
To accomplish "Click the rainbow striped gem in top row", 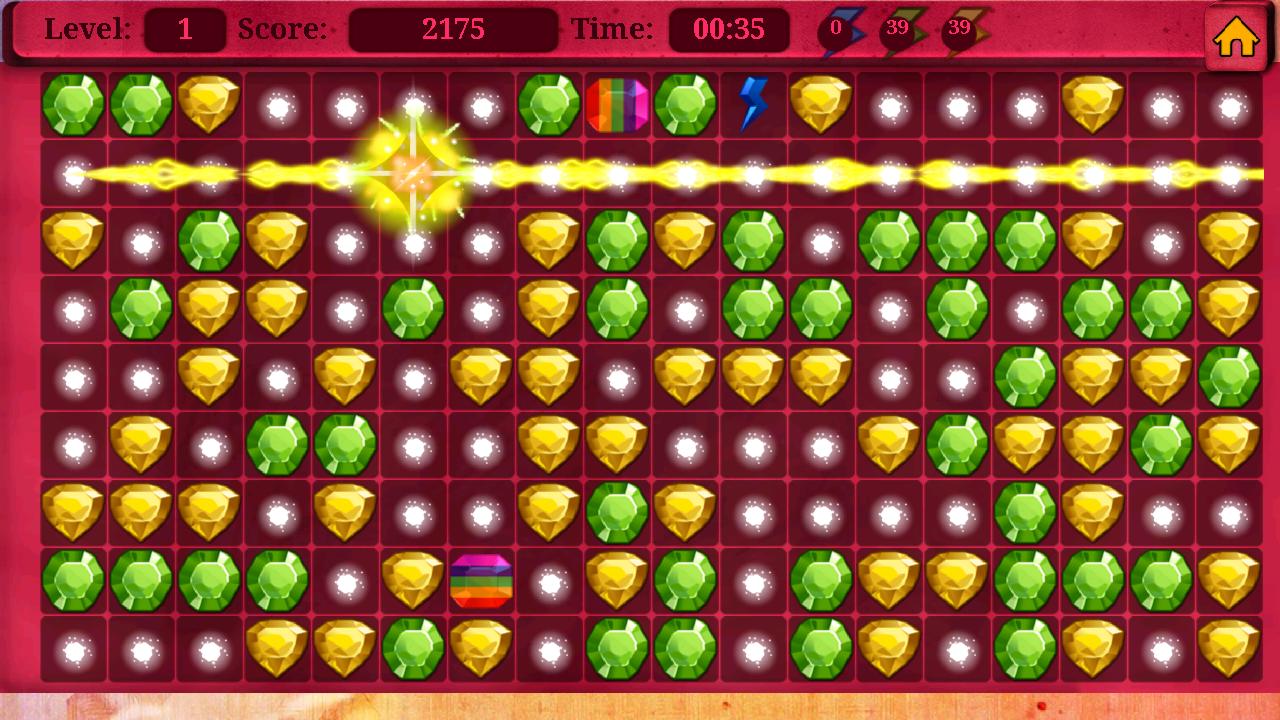I will click(x=618, y=105).
